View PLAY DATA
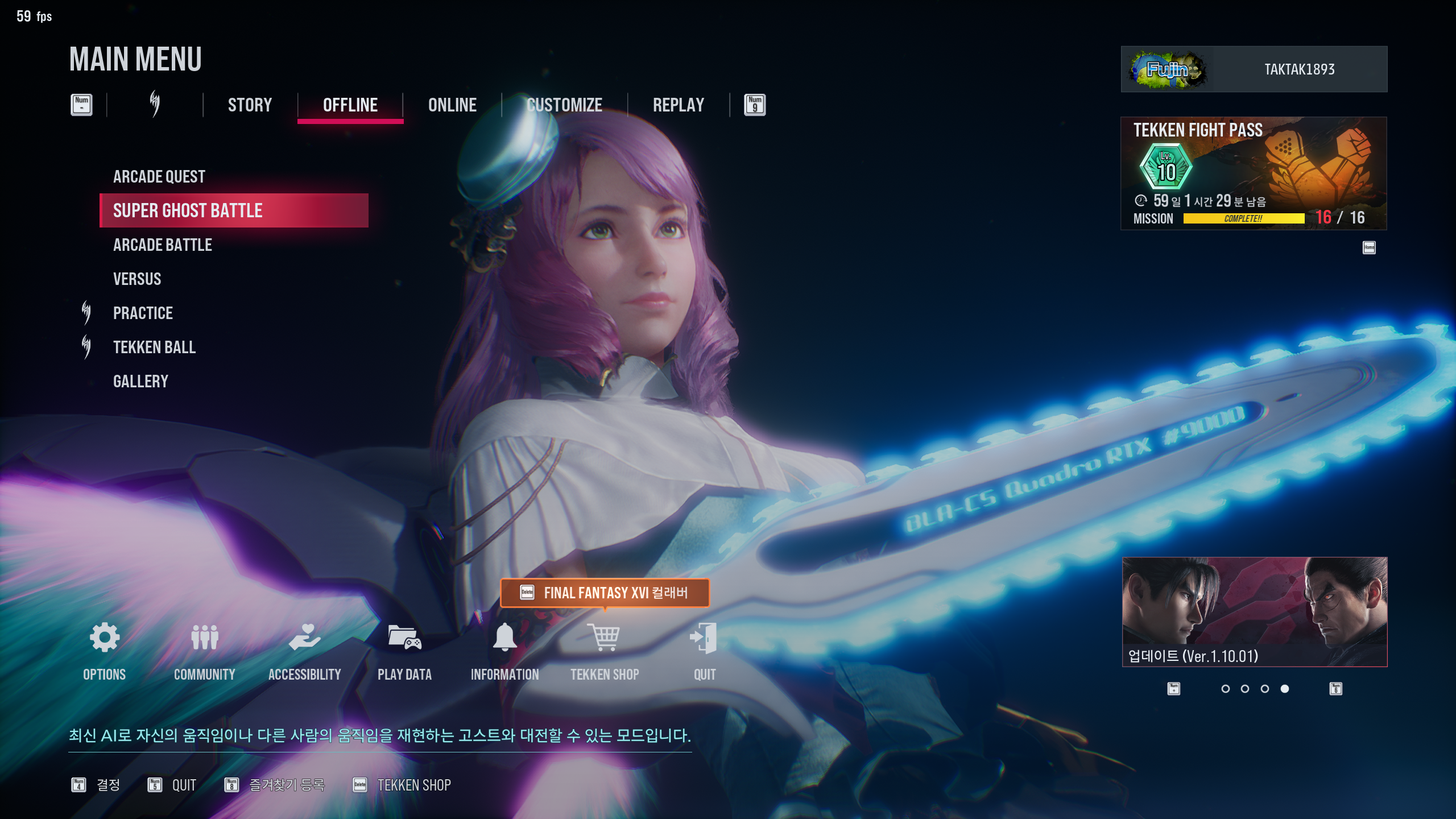 click(x=404, y=638)
